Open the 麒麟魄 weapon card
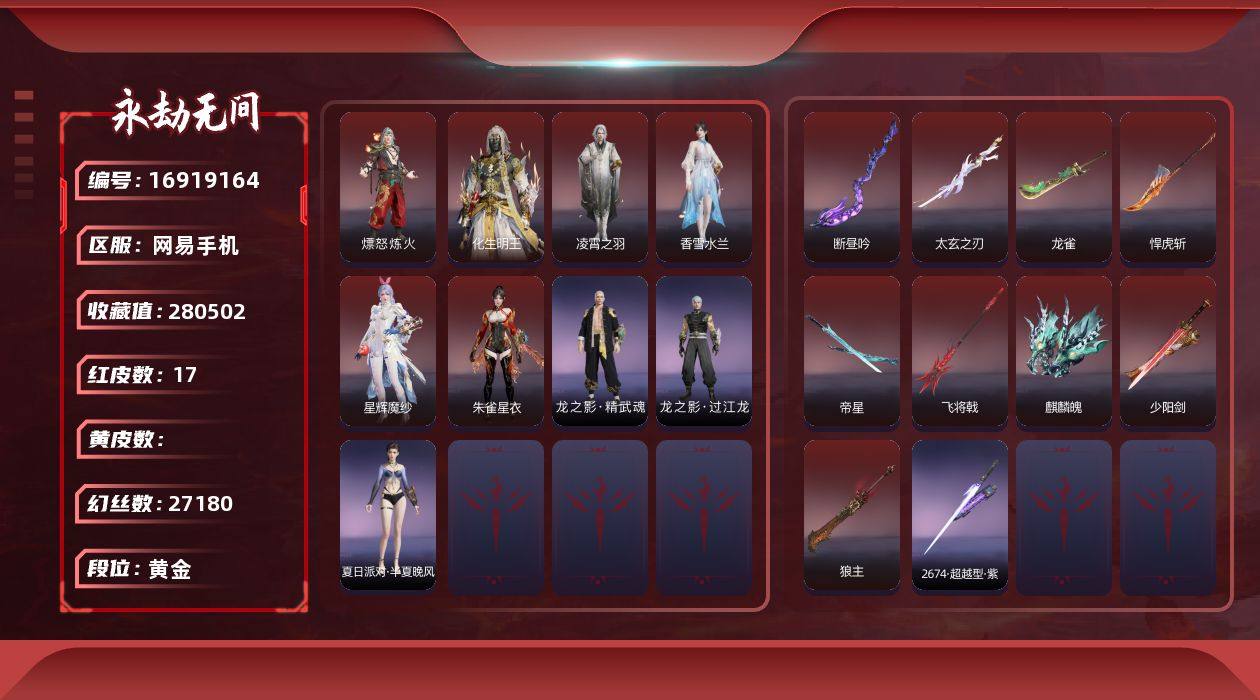This screenshot has width=1260, height=700. point(1064,350)
